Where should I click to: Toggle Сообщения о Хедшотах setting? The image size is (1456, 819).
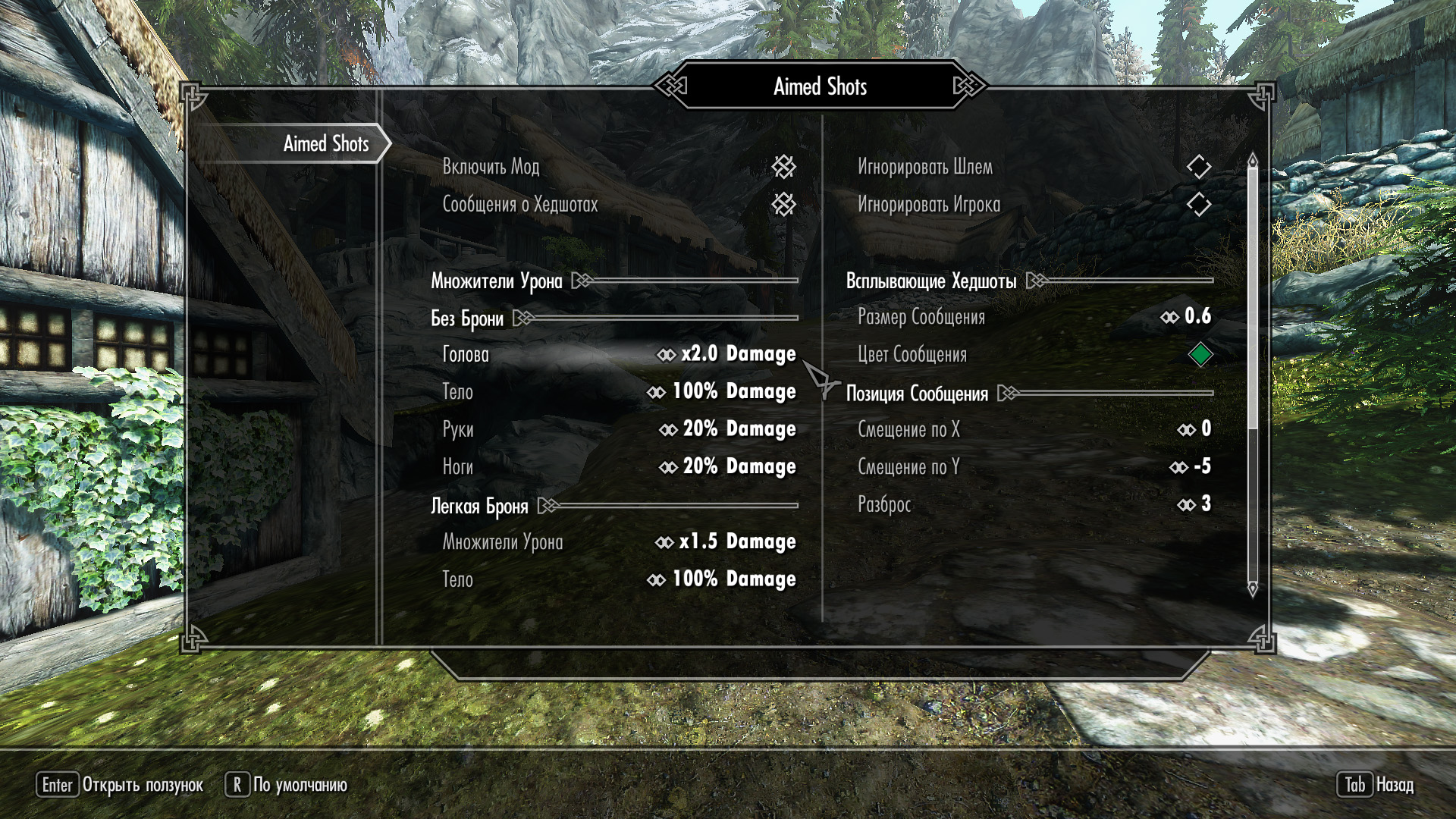point(783,204)
